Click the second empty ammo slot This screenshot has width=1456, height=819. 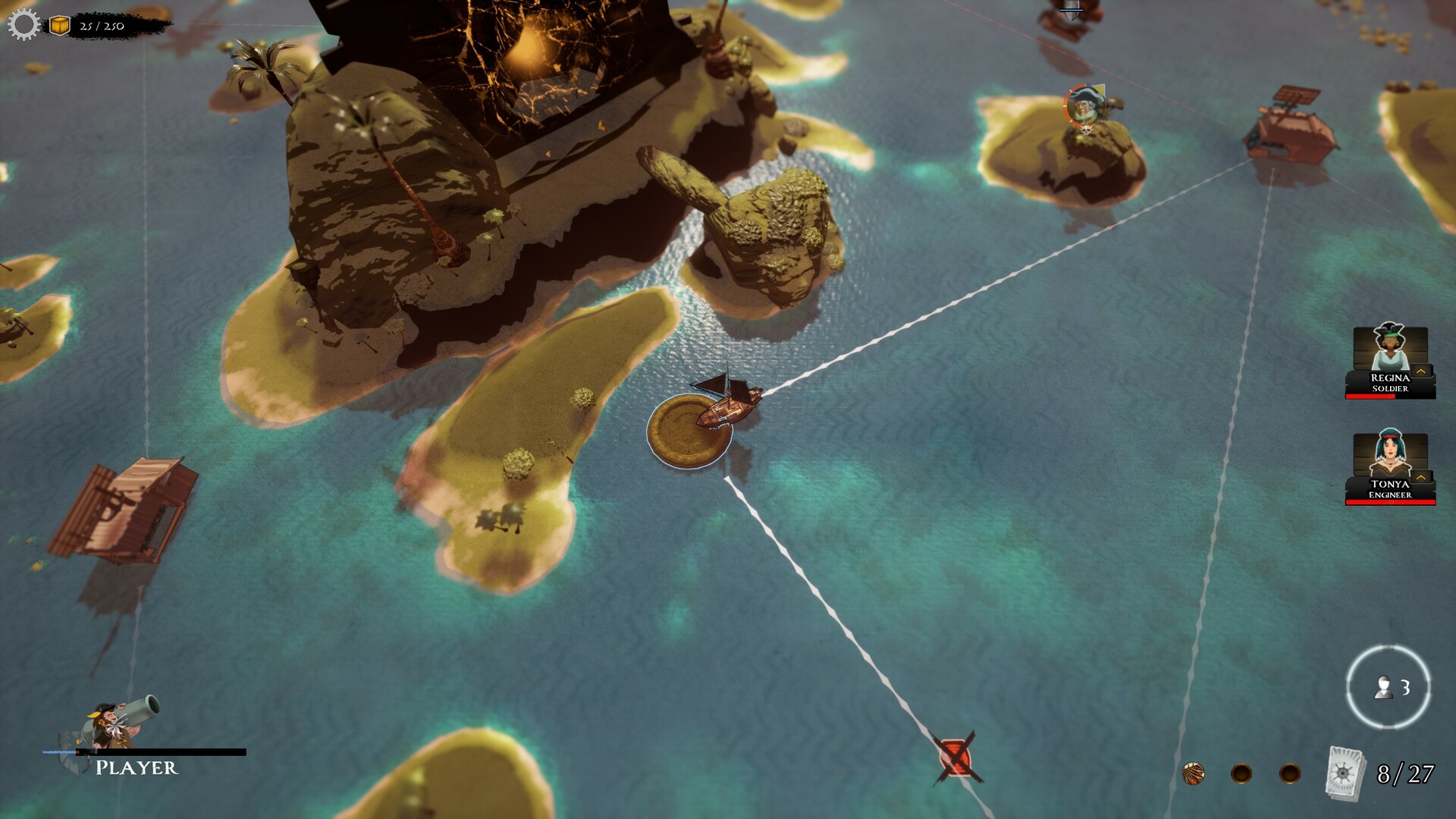pos(1291,773)
